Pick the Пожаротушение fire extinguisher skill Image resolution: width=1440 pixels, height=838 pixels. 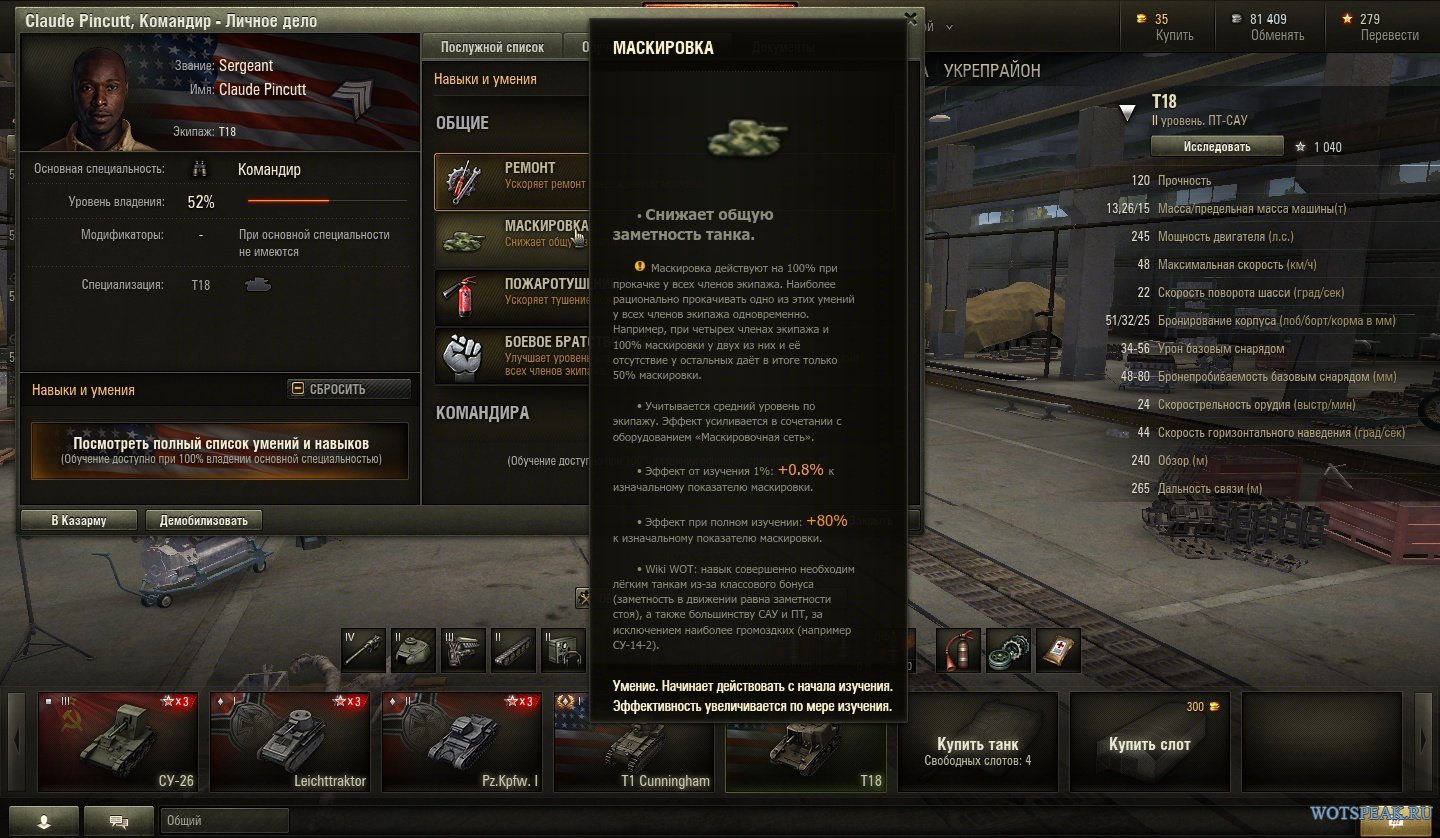tap(510, 295)
